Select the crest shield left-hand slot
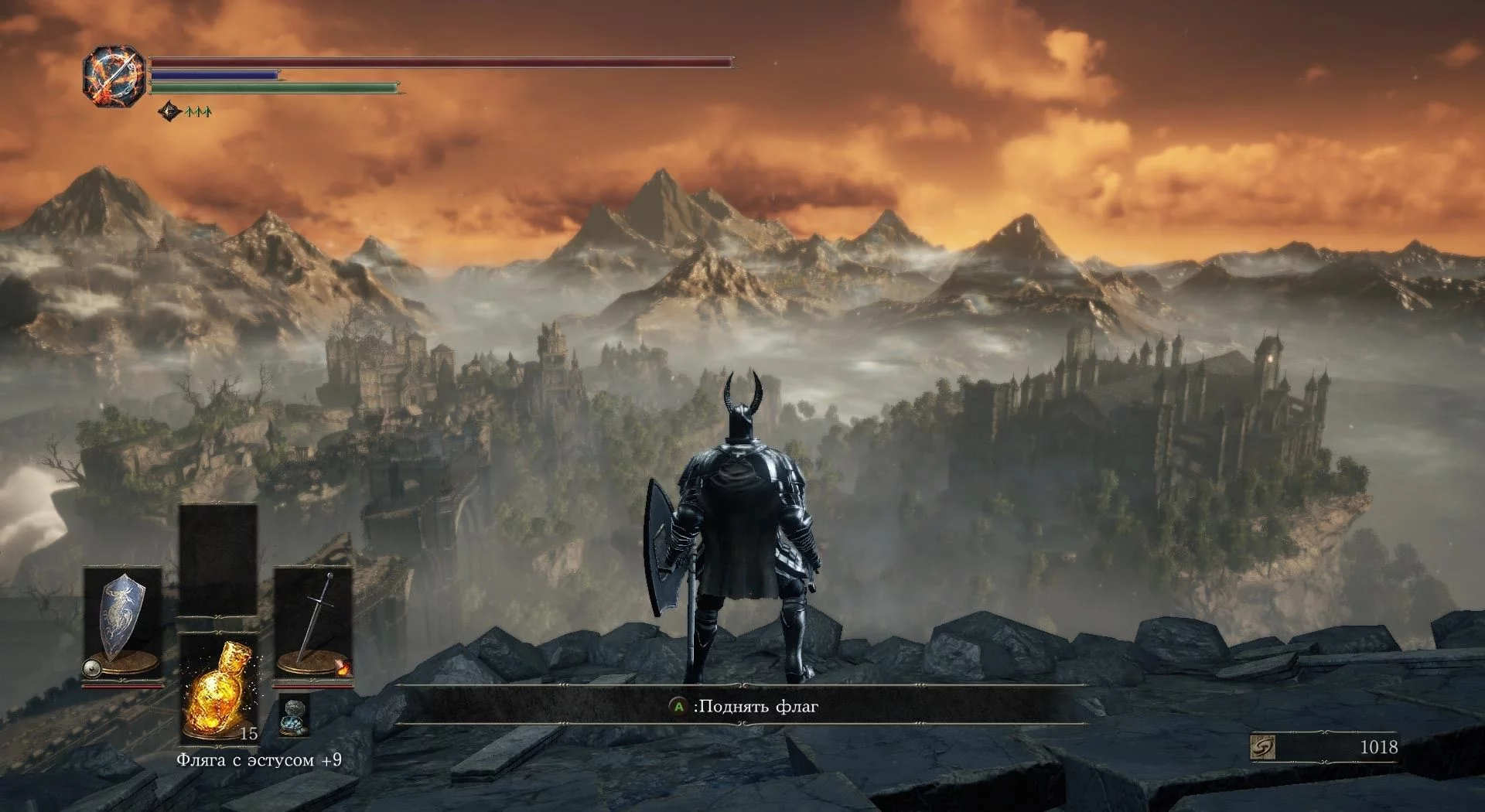1485x812 pixels. [x=122, y=623]
